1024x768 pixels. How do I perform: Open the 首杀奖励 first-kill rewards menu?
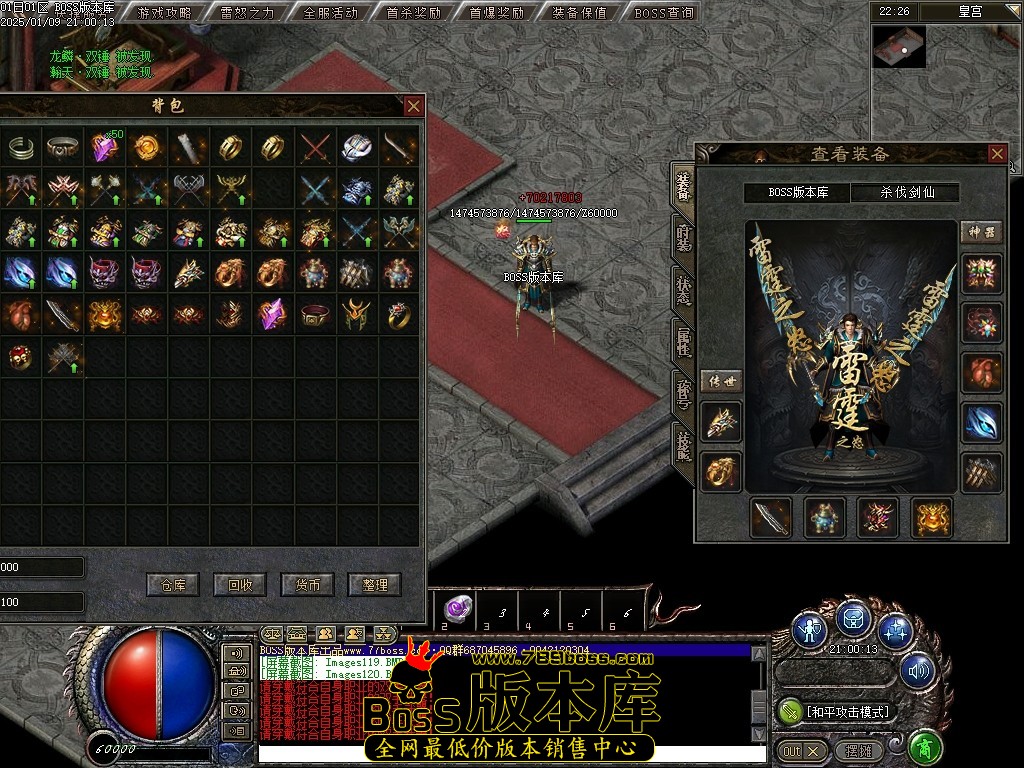pyautogui.click(x=413, y=13)
